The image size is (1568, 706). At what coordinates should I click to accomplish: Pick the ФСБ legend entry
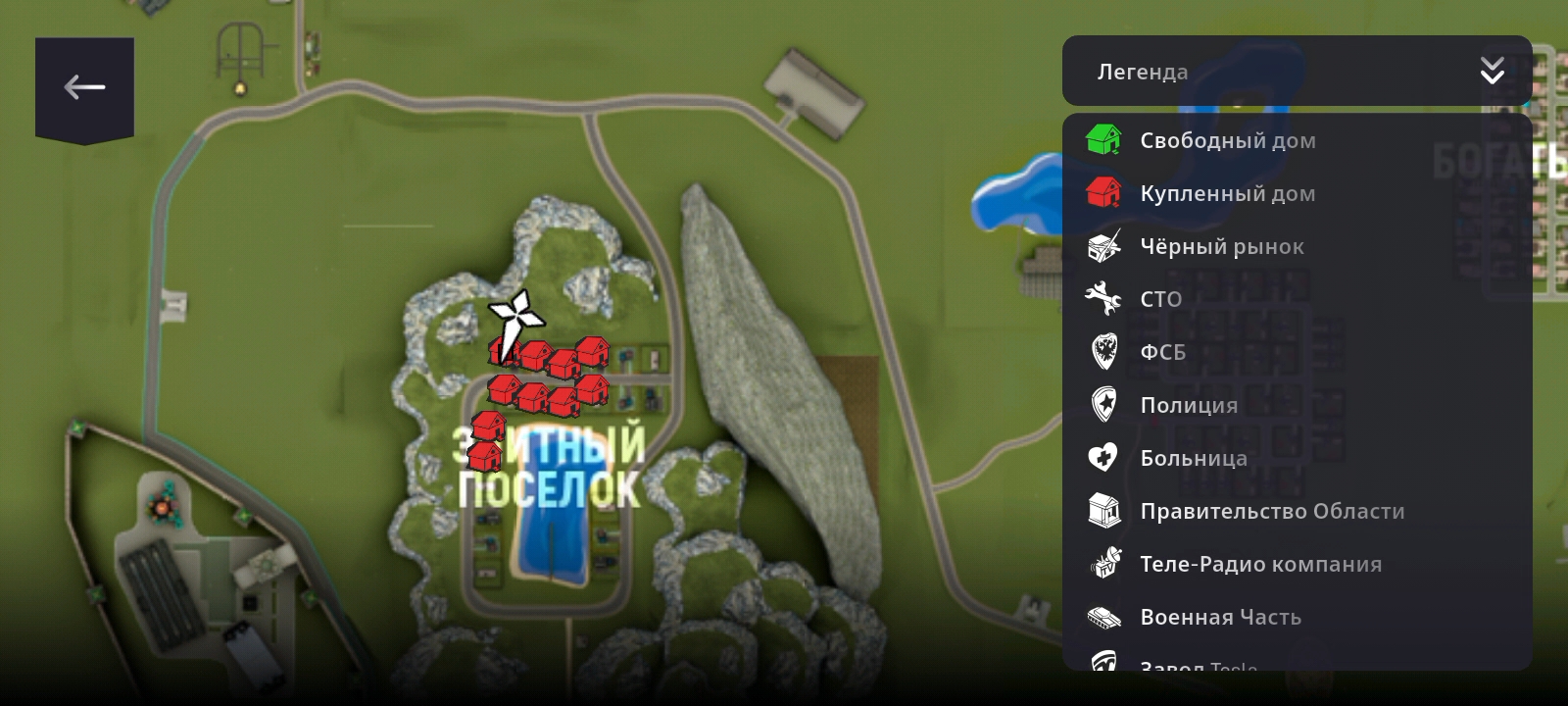1162,352
